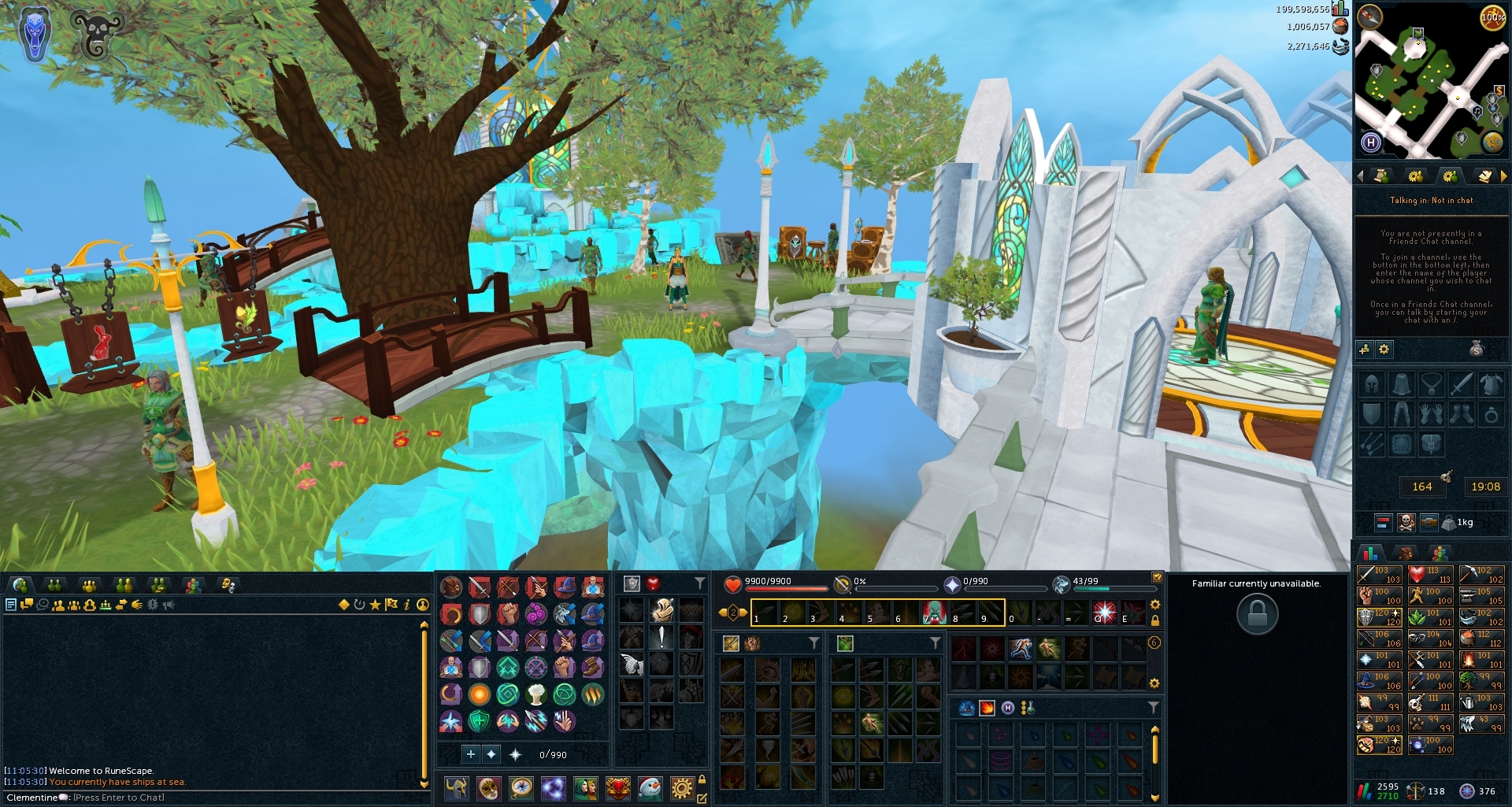Click the info icon in the chat toolbar

(407, 605)
